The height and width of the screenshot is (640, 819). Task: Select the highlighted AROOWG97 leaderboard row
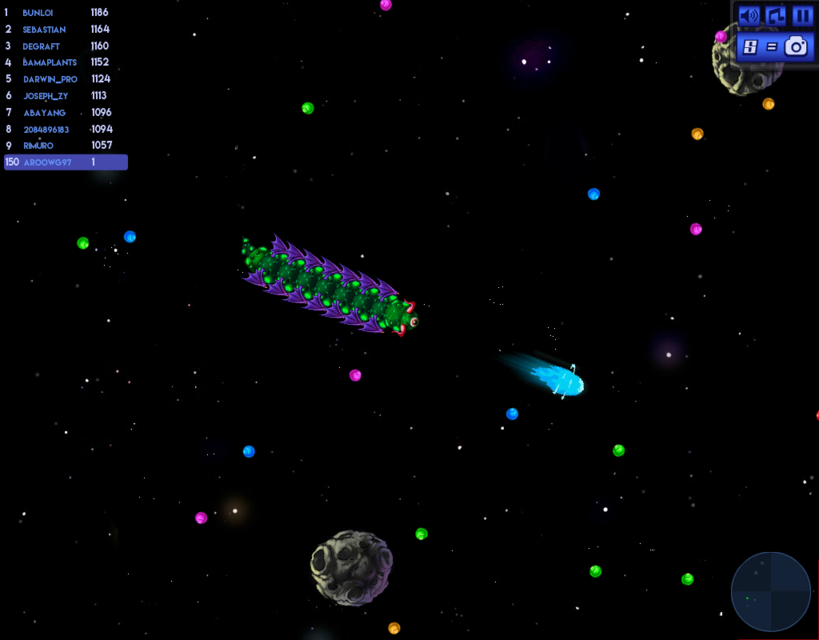(x=66, y=162)
